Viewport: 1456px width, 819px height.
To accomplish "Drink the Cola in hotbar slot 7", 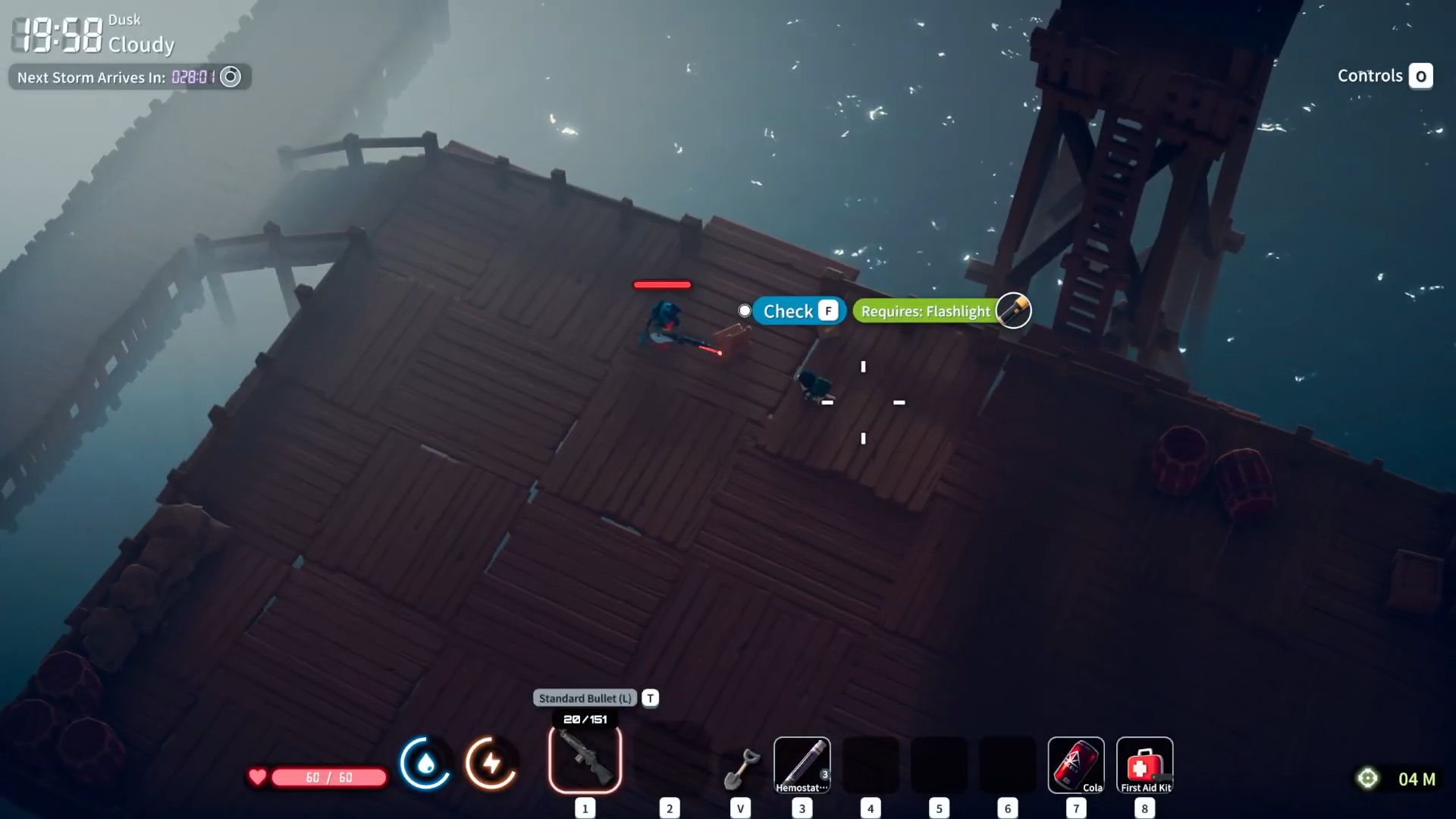I will click(1077, 764).
